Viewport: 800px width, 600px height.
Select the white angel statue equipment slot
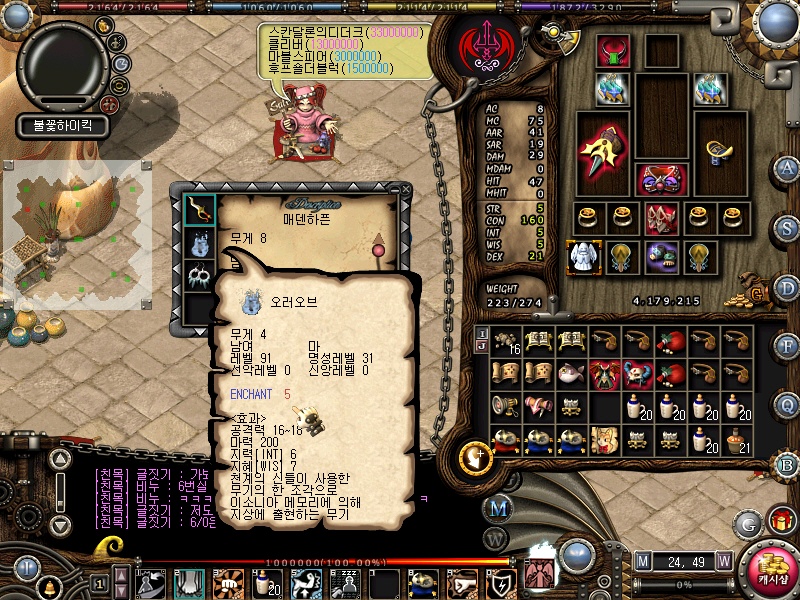pos(582,256)
